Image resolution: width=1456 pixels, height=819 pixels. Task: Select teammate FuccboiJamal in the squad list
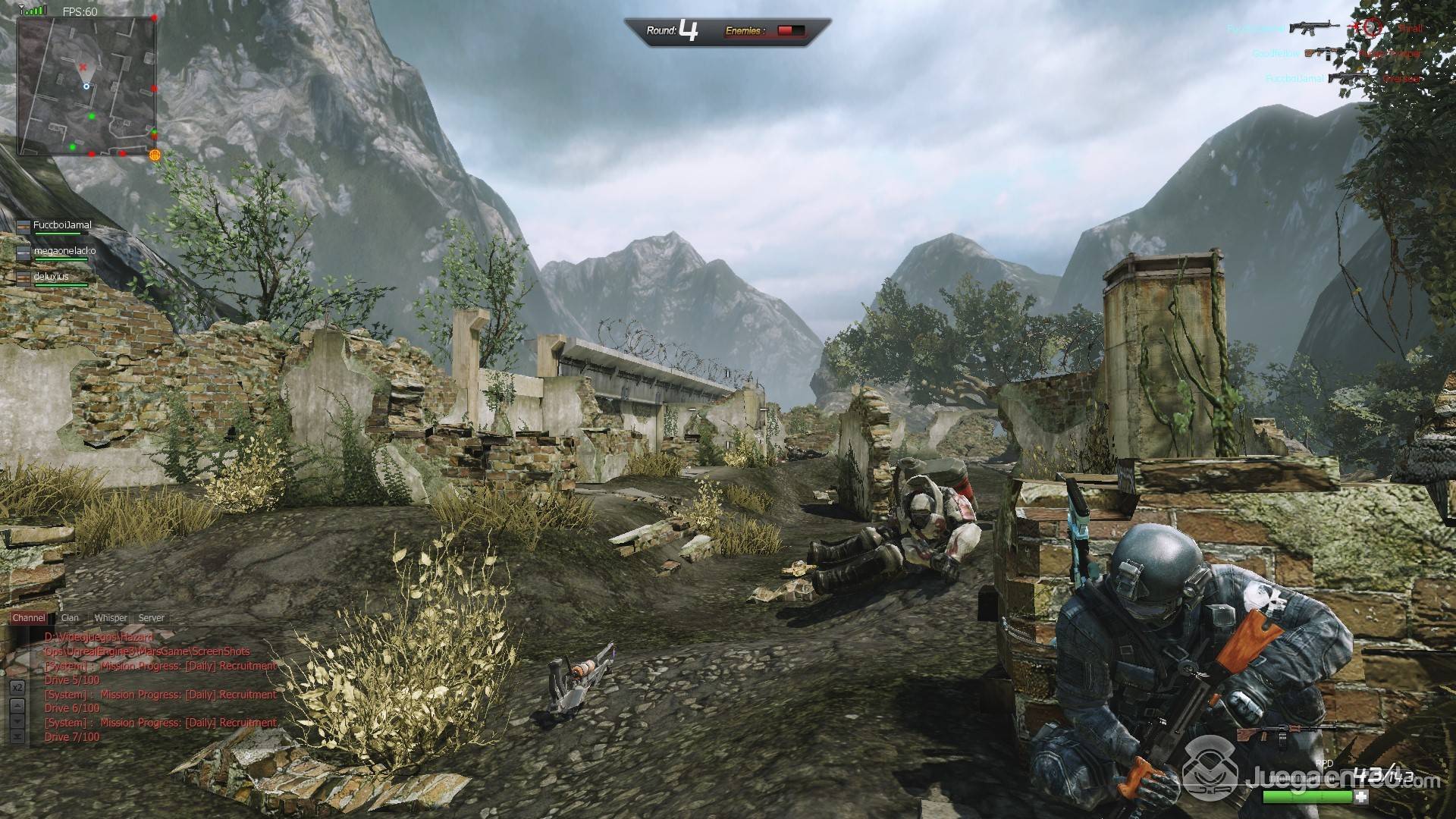(x=61, y=226)
